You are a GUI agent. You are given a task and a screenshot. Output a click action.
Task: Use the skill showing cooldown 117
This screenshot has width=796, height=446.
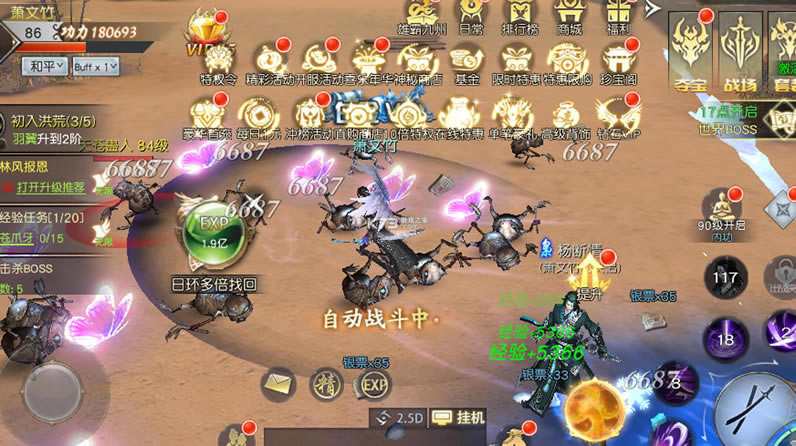click(725, 278)
